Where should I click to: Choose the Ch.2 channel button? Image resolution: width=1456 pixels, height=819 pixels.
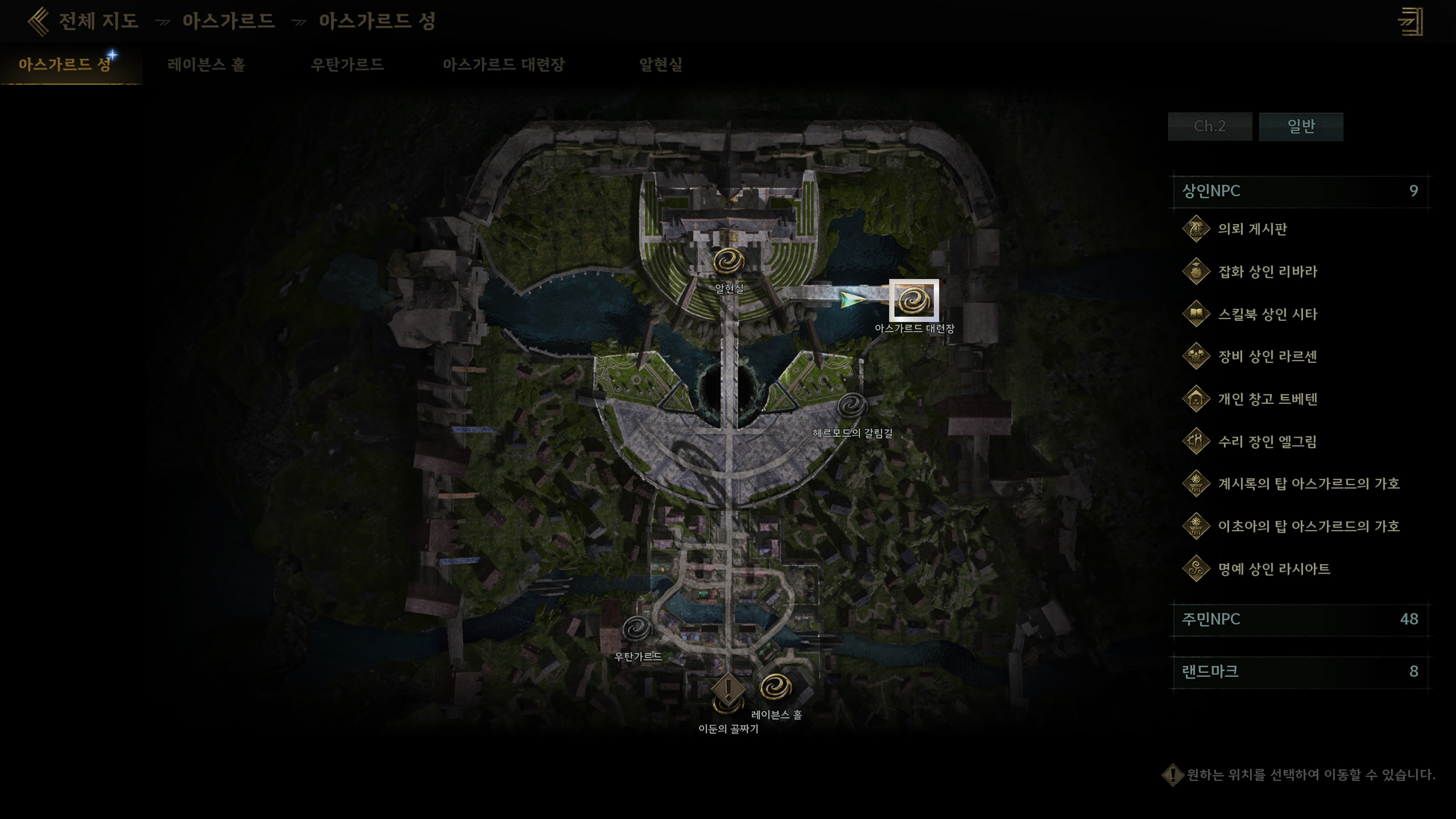coord(1209,126)
